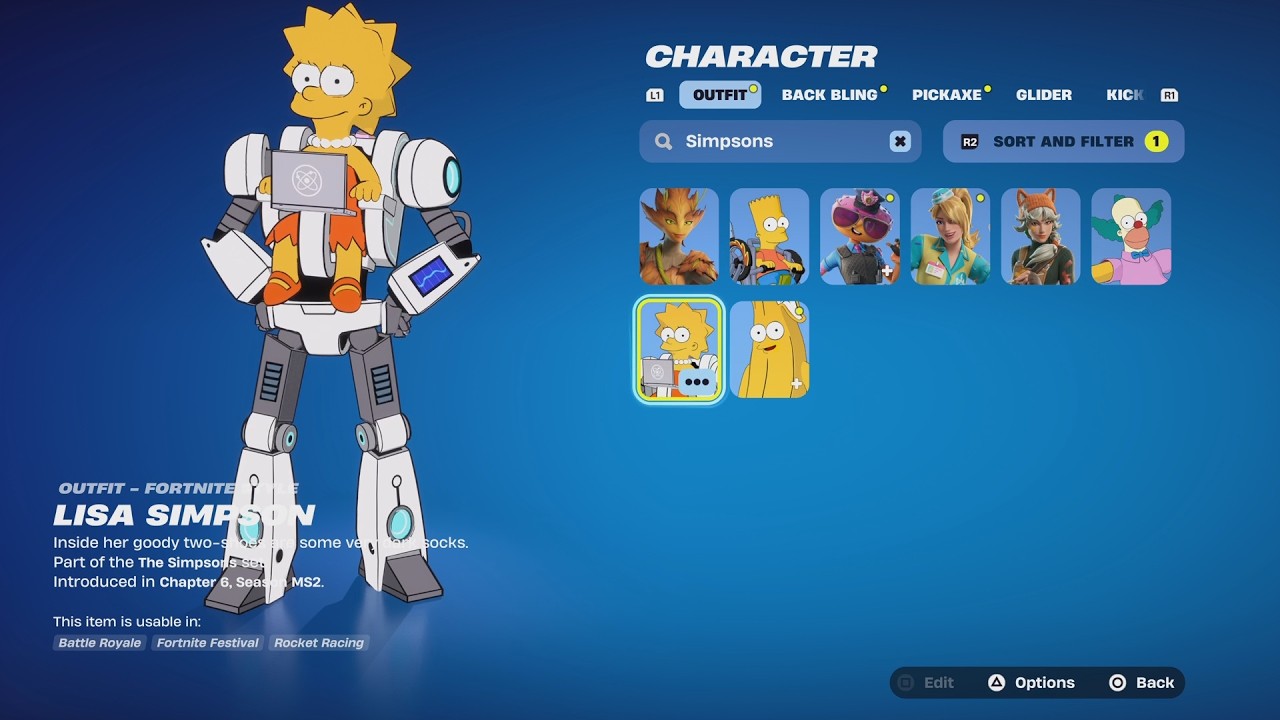Go to the Glider tab
This screenshot has width=1280, height=720.
1043,95
